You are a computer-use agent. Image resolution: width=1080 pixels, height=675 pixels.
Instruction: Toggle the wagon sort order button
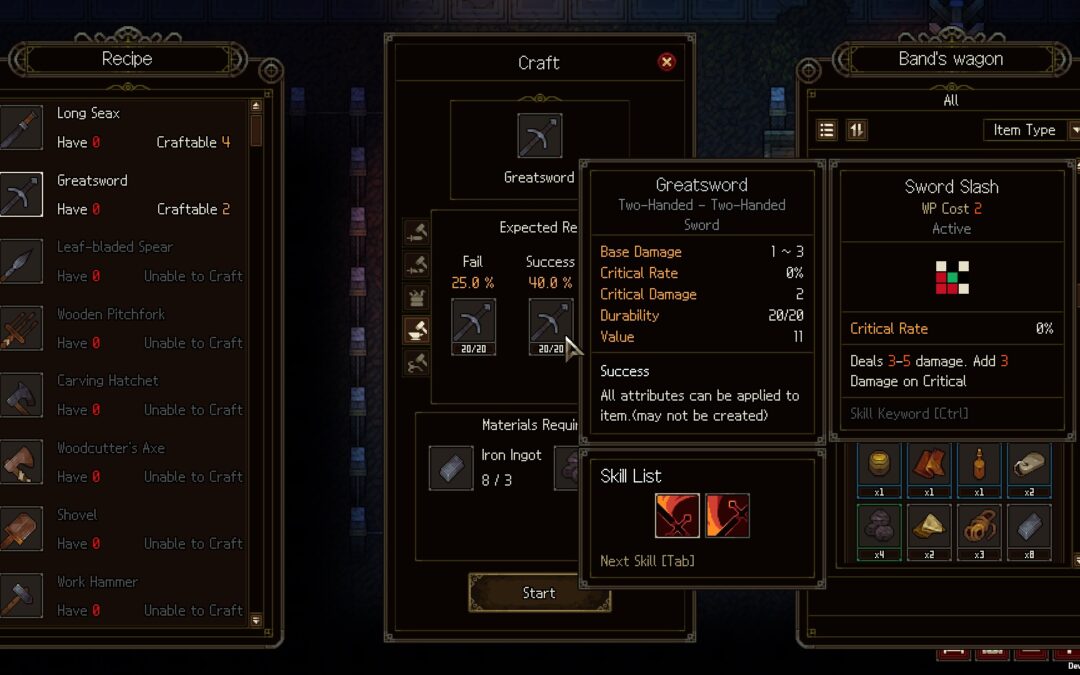coord(856,130)
